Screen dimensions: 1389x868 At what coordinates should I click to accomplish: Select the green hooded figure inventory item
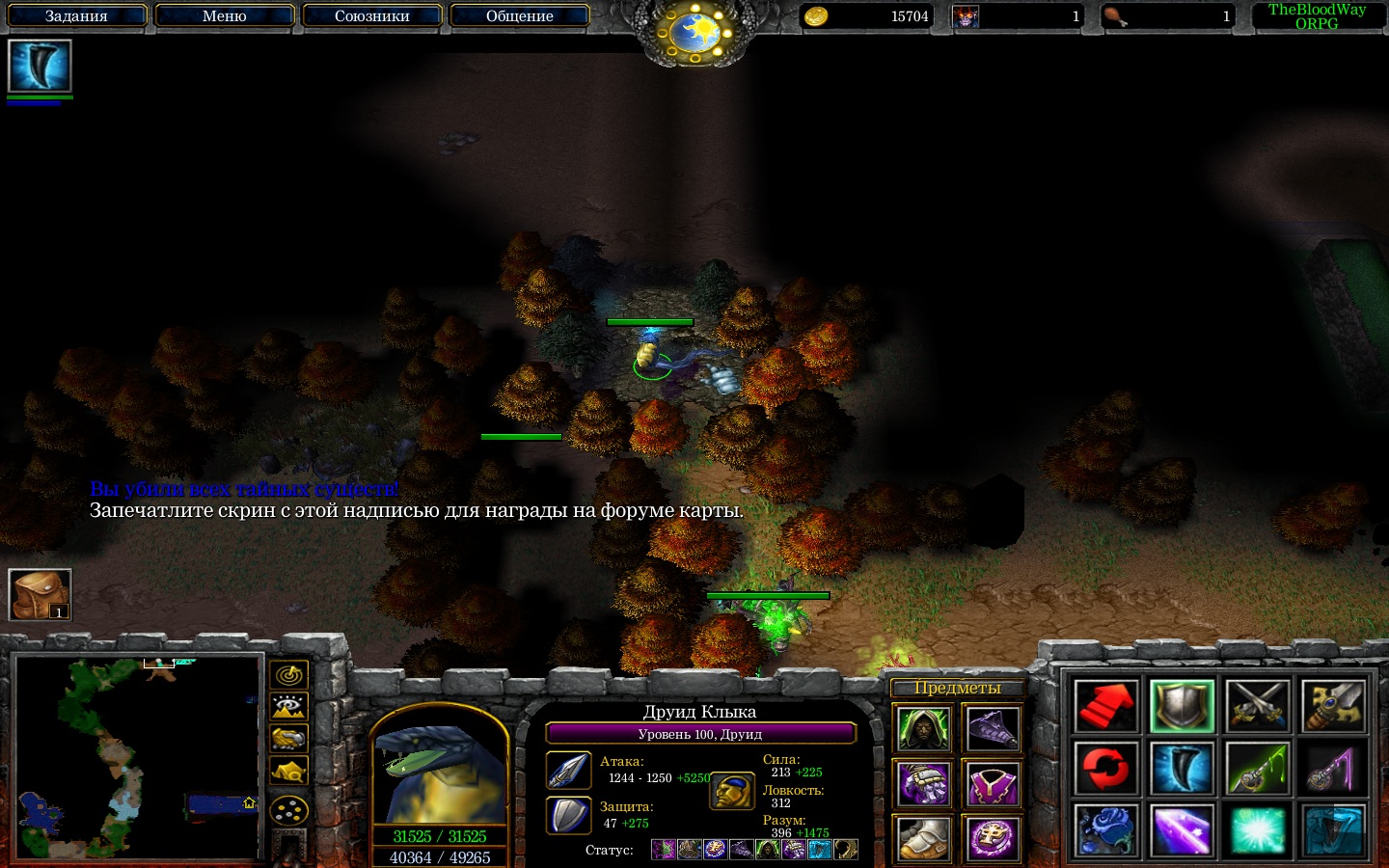tap(923, 729)
